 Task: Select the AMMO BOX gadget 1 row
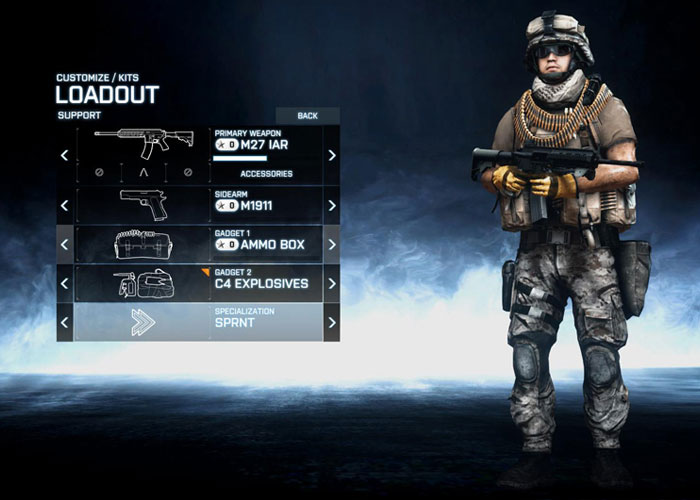pos(198,244)
